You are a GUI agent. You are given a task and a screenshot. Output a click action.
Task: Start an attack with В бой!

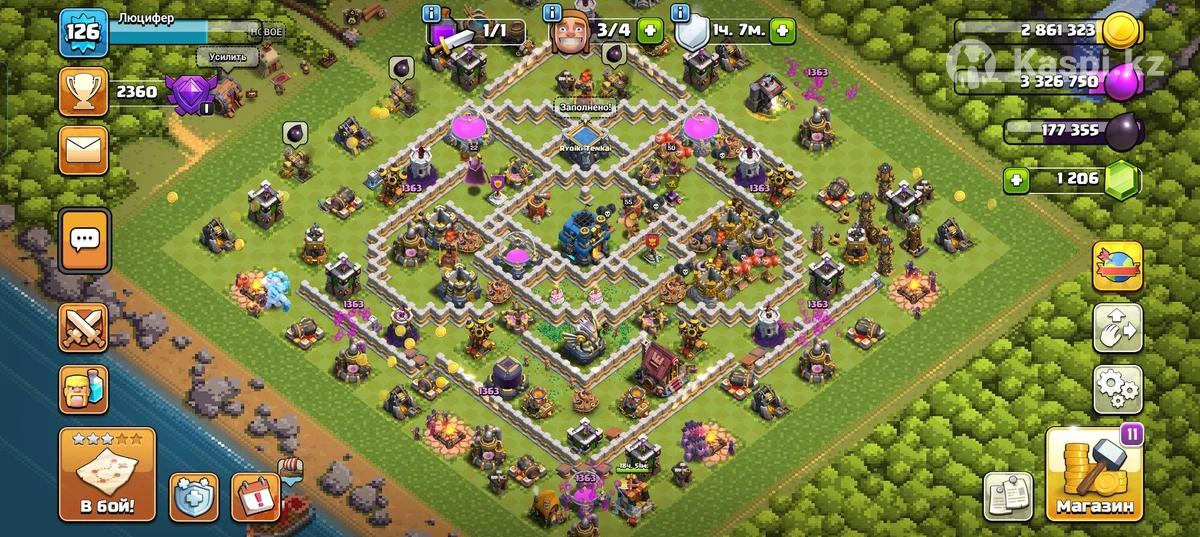pyautogui.click(x=107, y=474)
